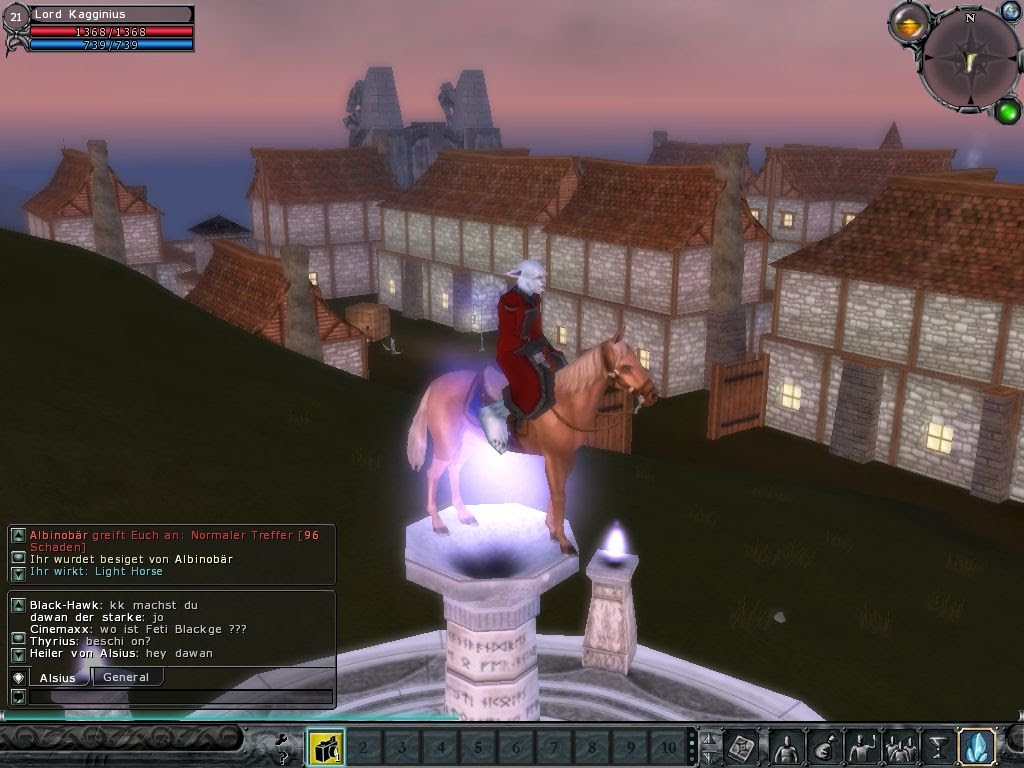This screenshot has width=1024, height=768.
Task: Click the green orb beside the compass
Action: pyautogui.click(x=1007, y=110)
